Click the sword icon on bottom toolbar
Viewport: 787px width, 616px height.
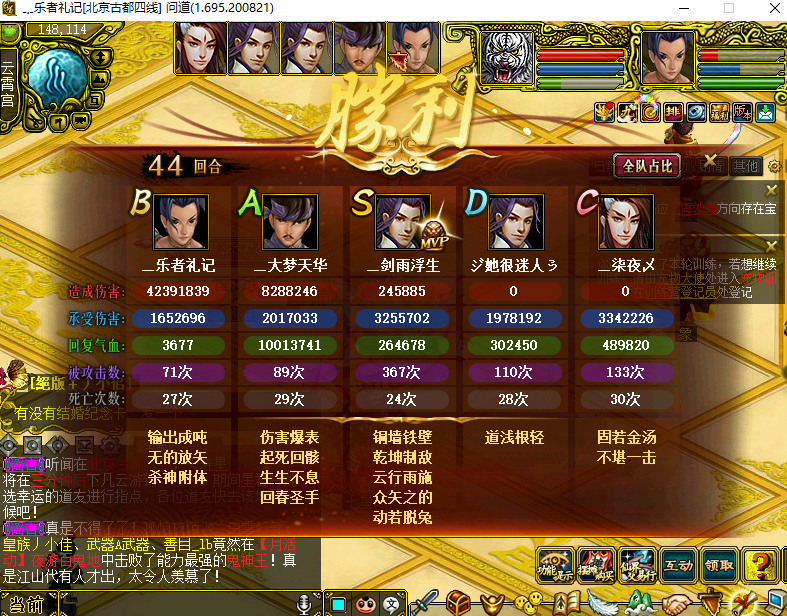(426, 603)
